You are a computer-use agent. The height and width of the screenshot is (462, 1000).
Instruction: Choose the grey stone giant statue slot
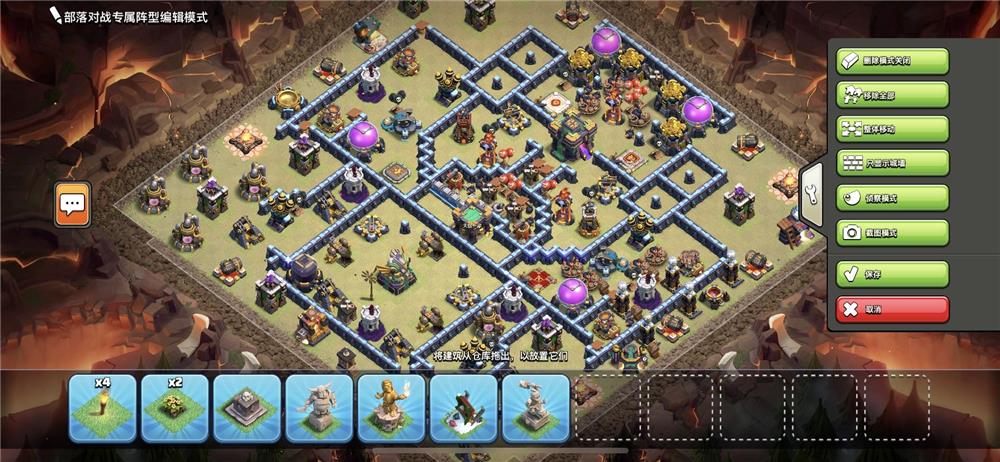(x=319, y=408)
